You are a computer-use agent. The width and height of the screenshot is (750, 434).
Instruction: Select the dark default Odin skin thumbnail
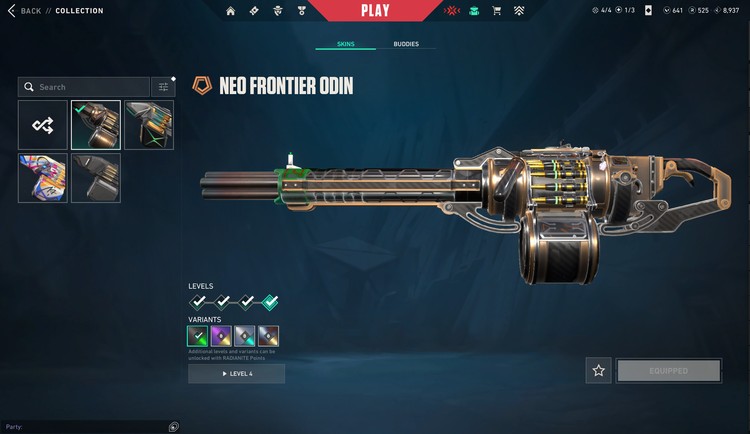click(x=96, y=178)
